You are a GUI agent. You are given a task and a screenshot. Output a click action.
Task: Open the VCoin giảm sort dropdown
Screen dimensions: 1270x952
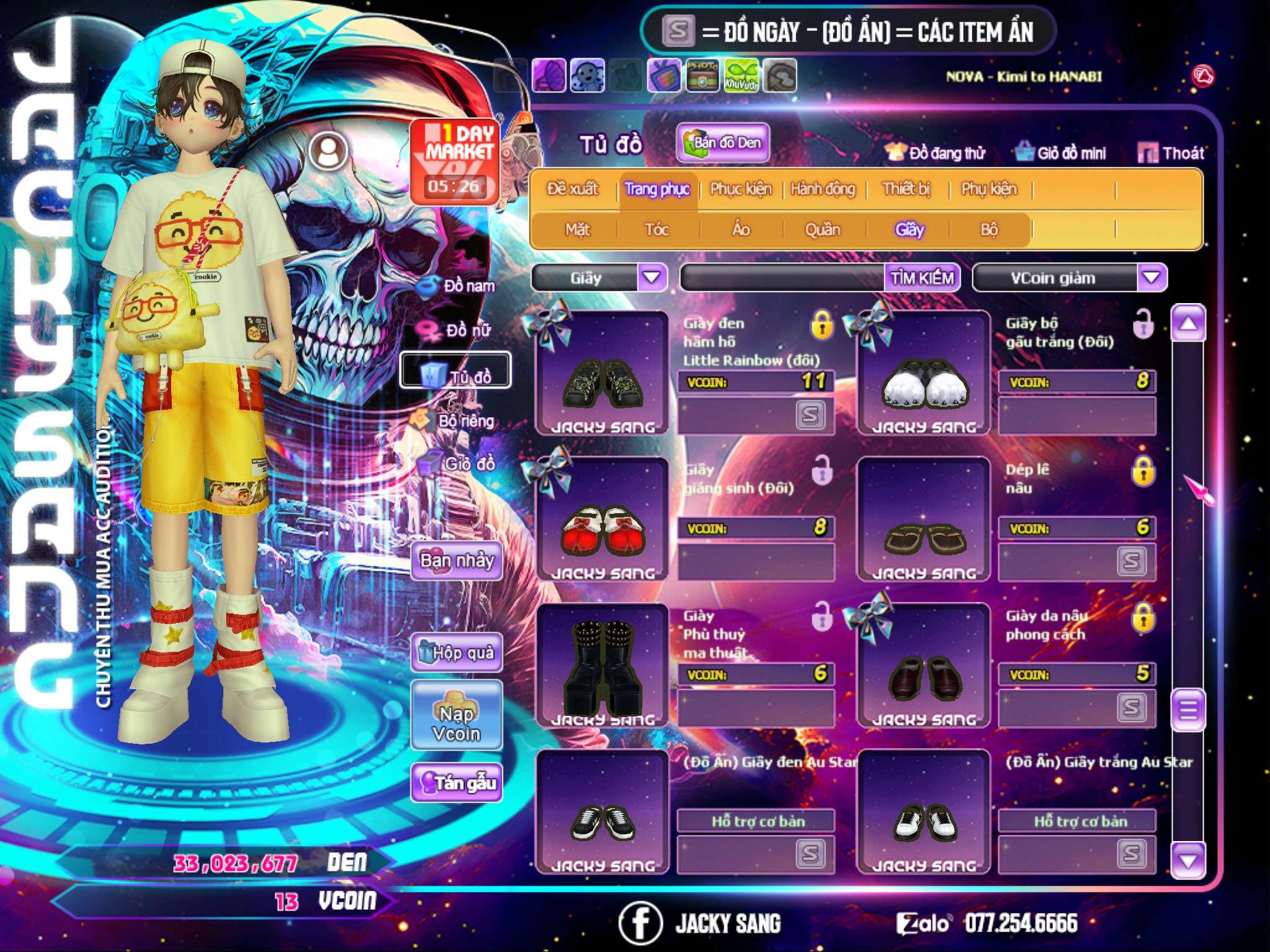tap(1152, 278)
